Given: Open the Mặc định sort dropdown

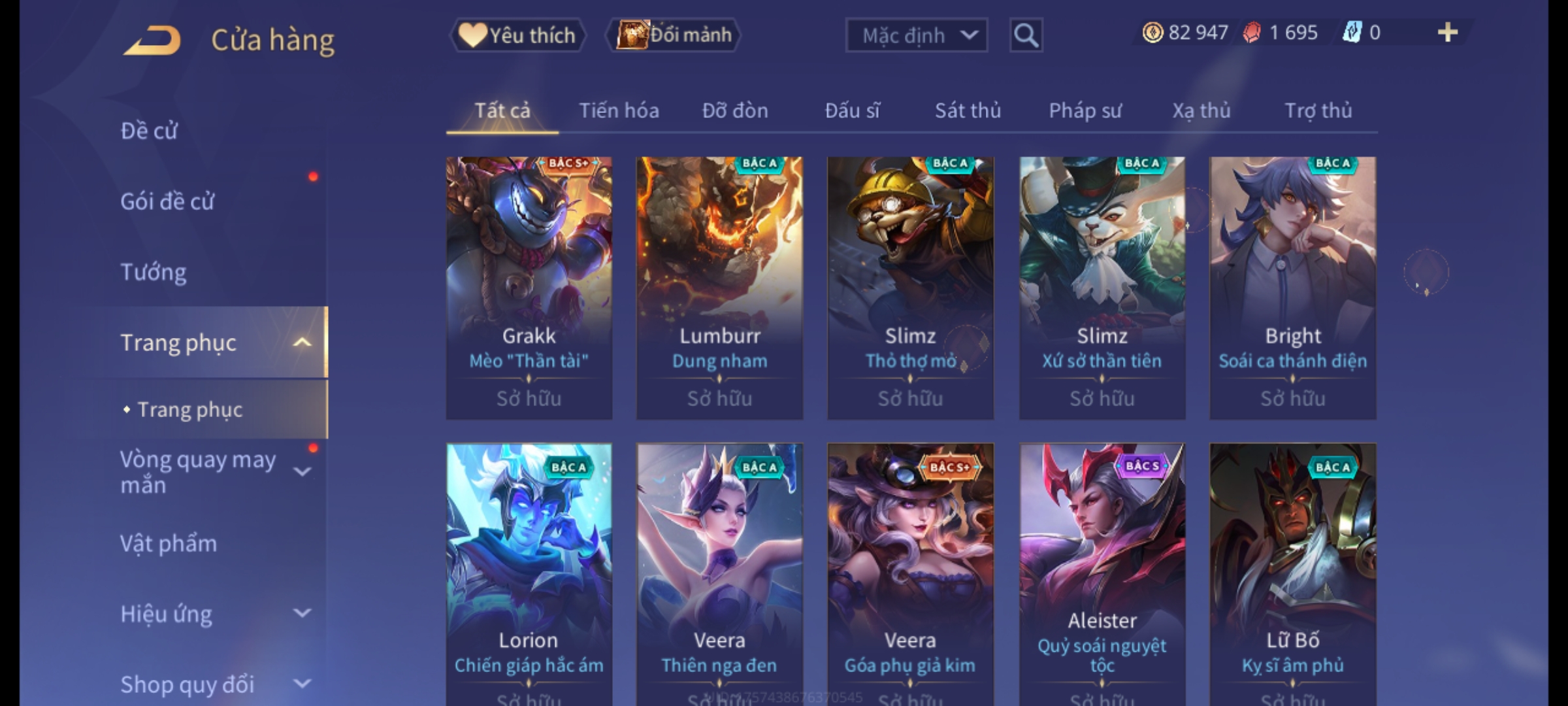Looking at the screenshot, I should pyautogui.click(x=916, y=35).
